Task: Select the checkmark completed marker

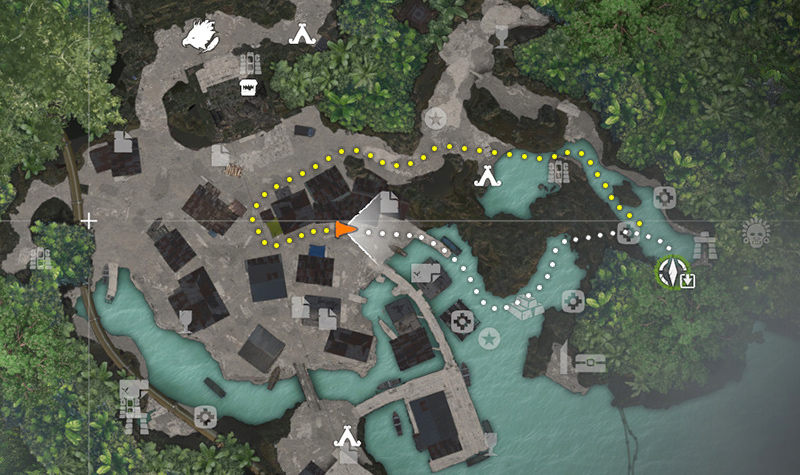Action: [421, 270]
